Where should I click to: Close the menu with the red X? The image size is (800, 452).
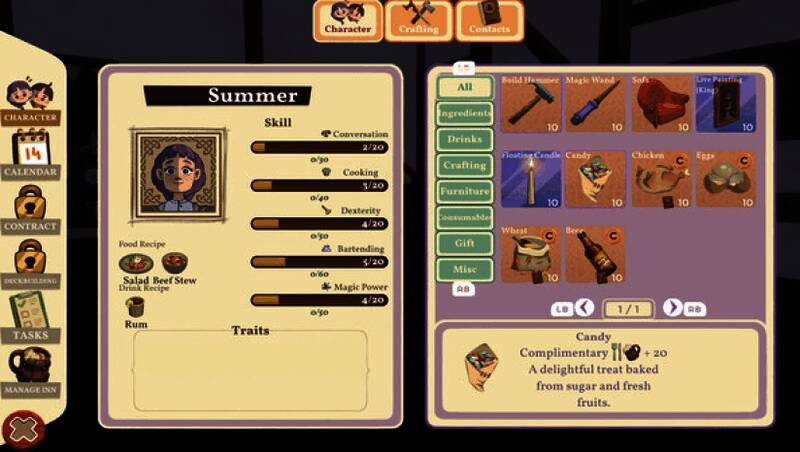(x=21, y=430)
